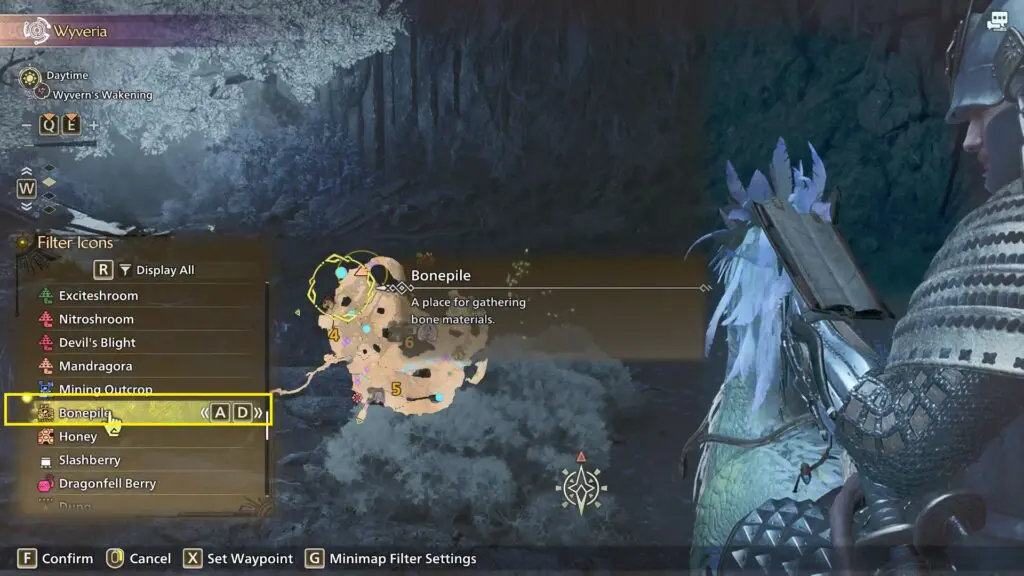1024x576 pixels.
Task: Select the Mandragora filter entry
Action: (x=95, y=366)
